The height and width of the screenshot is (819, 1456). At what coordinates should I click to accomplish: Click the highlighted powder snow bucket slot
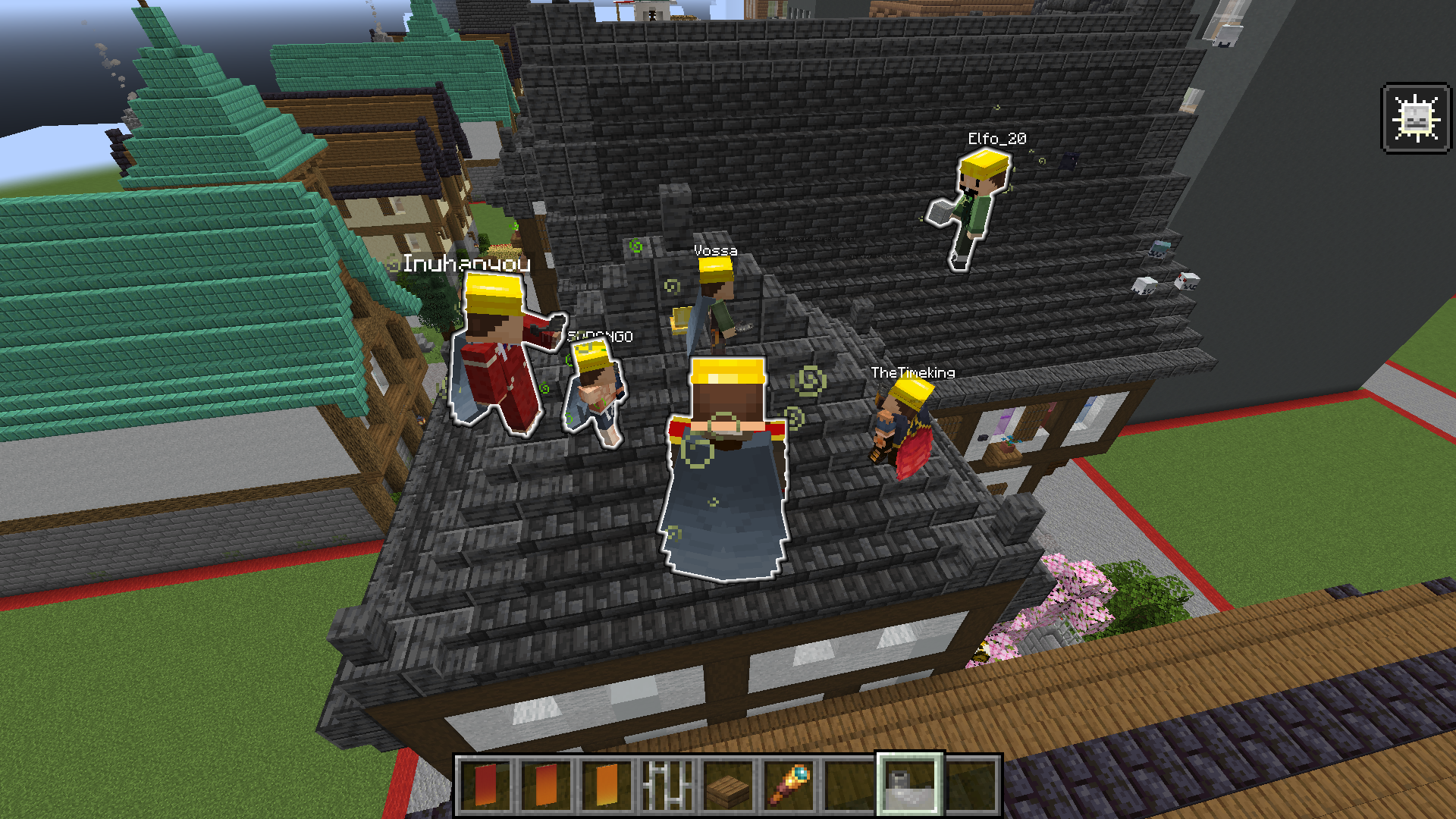click(909, 785)
